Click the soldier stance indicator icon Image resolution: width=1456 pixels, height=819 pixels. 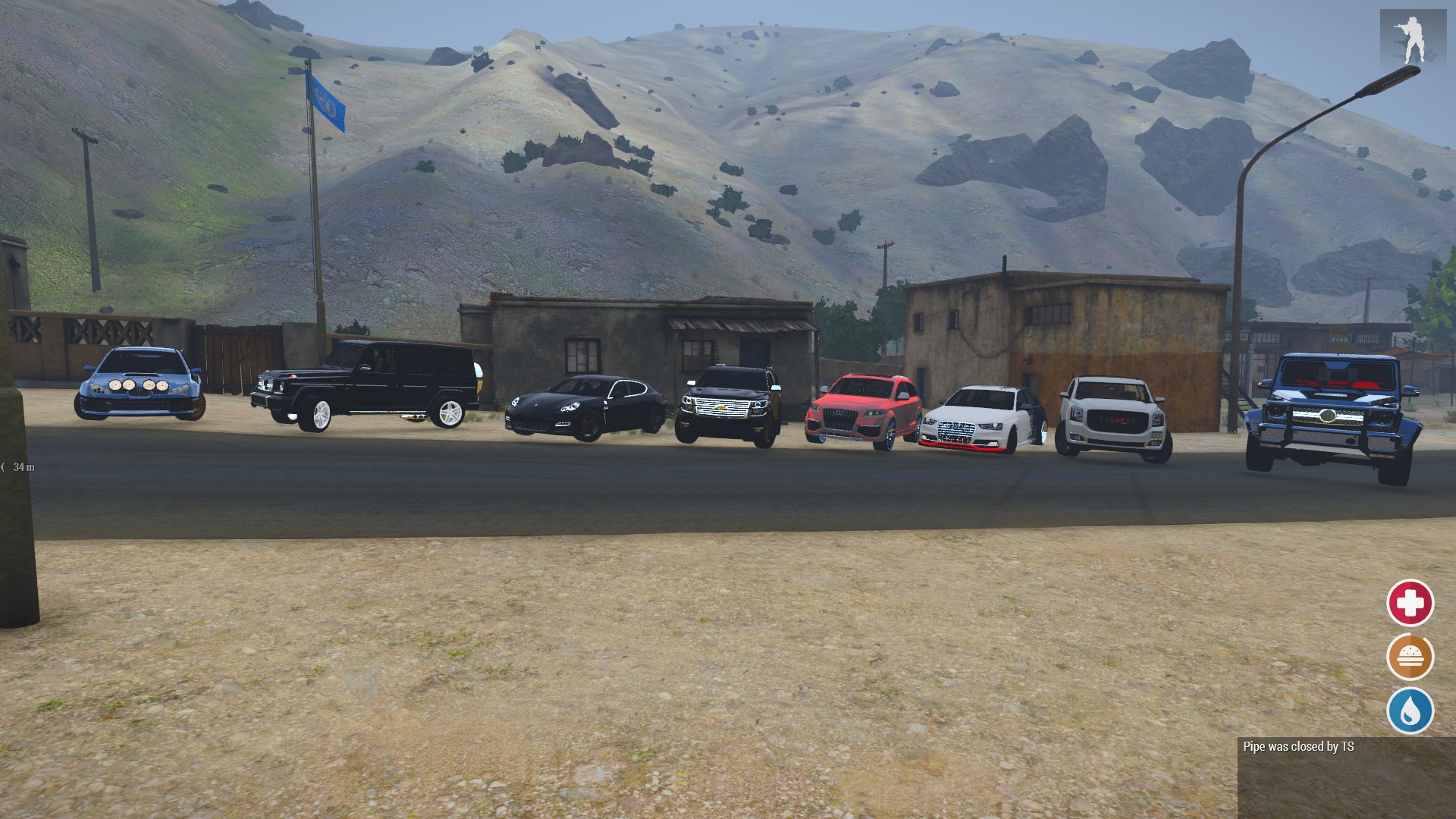(1412, 38)
